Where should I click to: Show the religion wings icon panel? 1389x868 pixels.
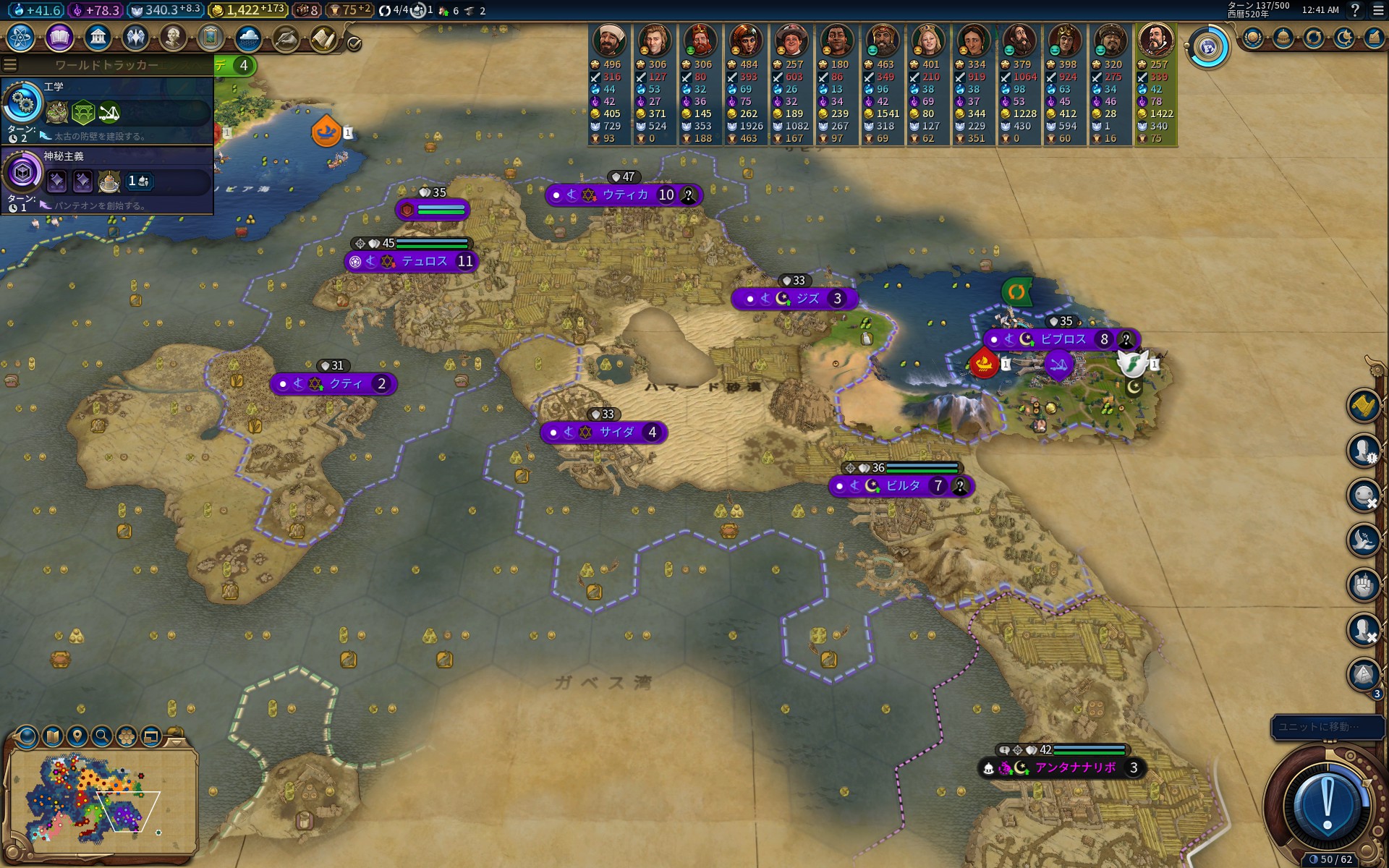(135, 37)
